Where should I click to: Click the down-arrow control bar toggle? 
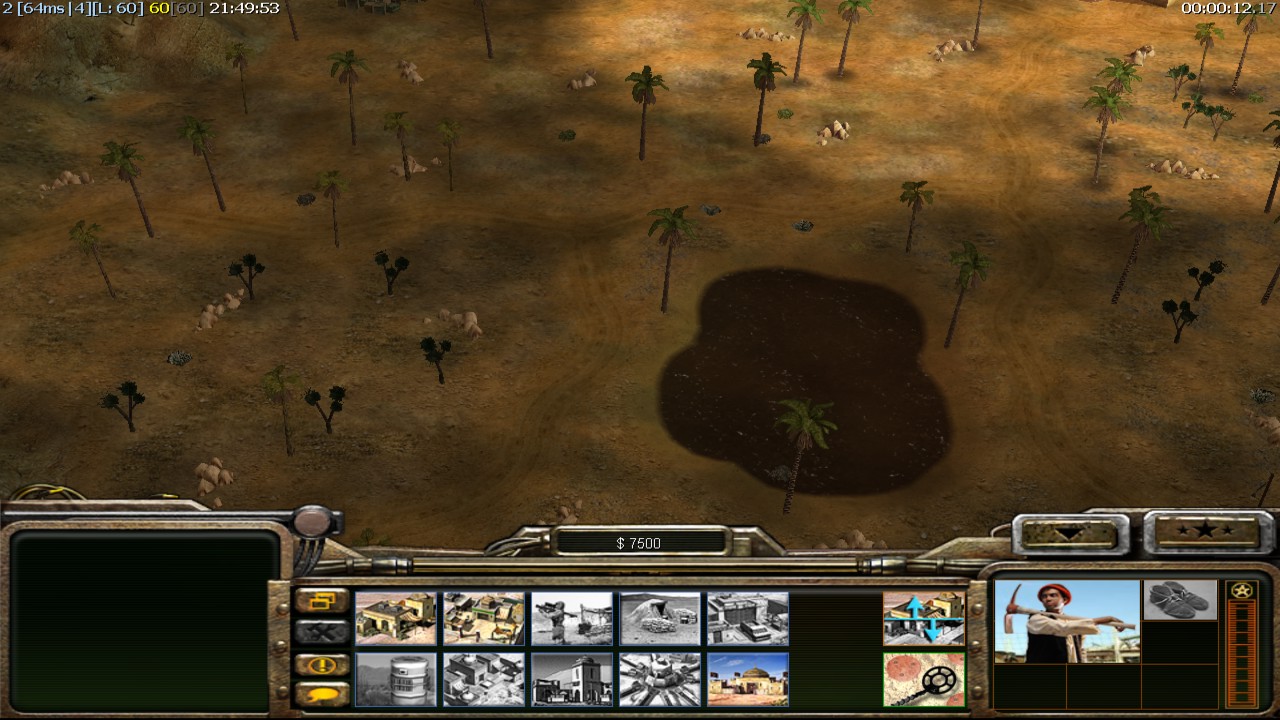[1064, 533]
